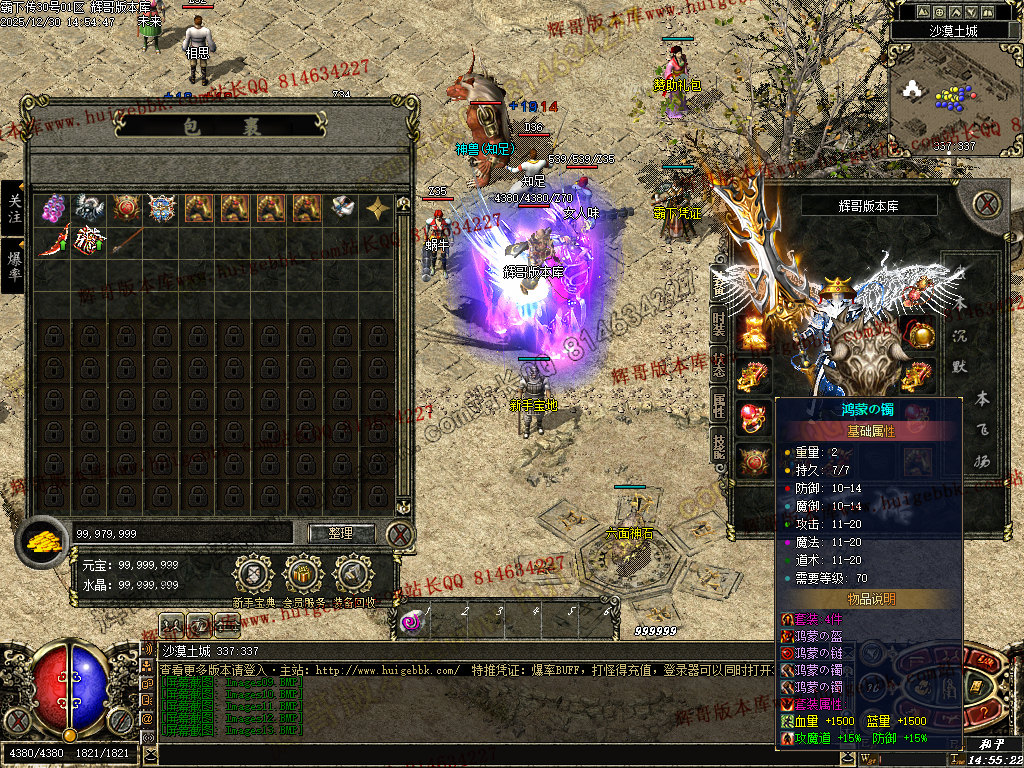The width and height of the screenshot is (1024, 768).
Task: Click the 整理 sort button in the bag
Action: tap(341, 533)
